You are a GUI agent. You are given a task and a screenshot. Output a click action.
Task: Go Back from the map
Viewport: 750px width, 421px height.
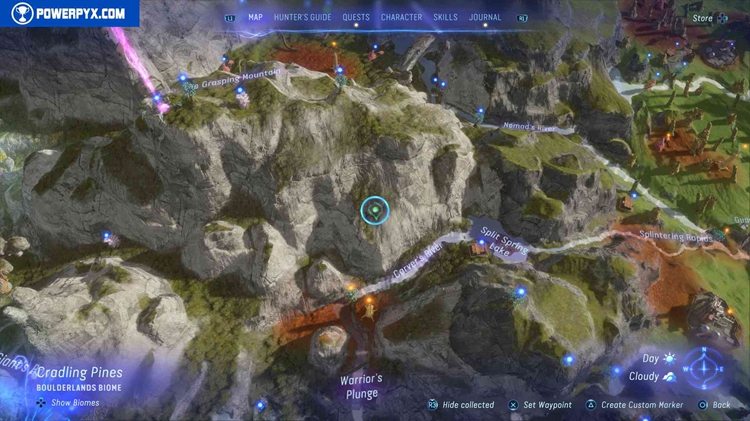(720, 405)
